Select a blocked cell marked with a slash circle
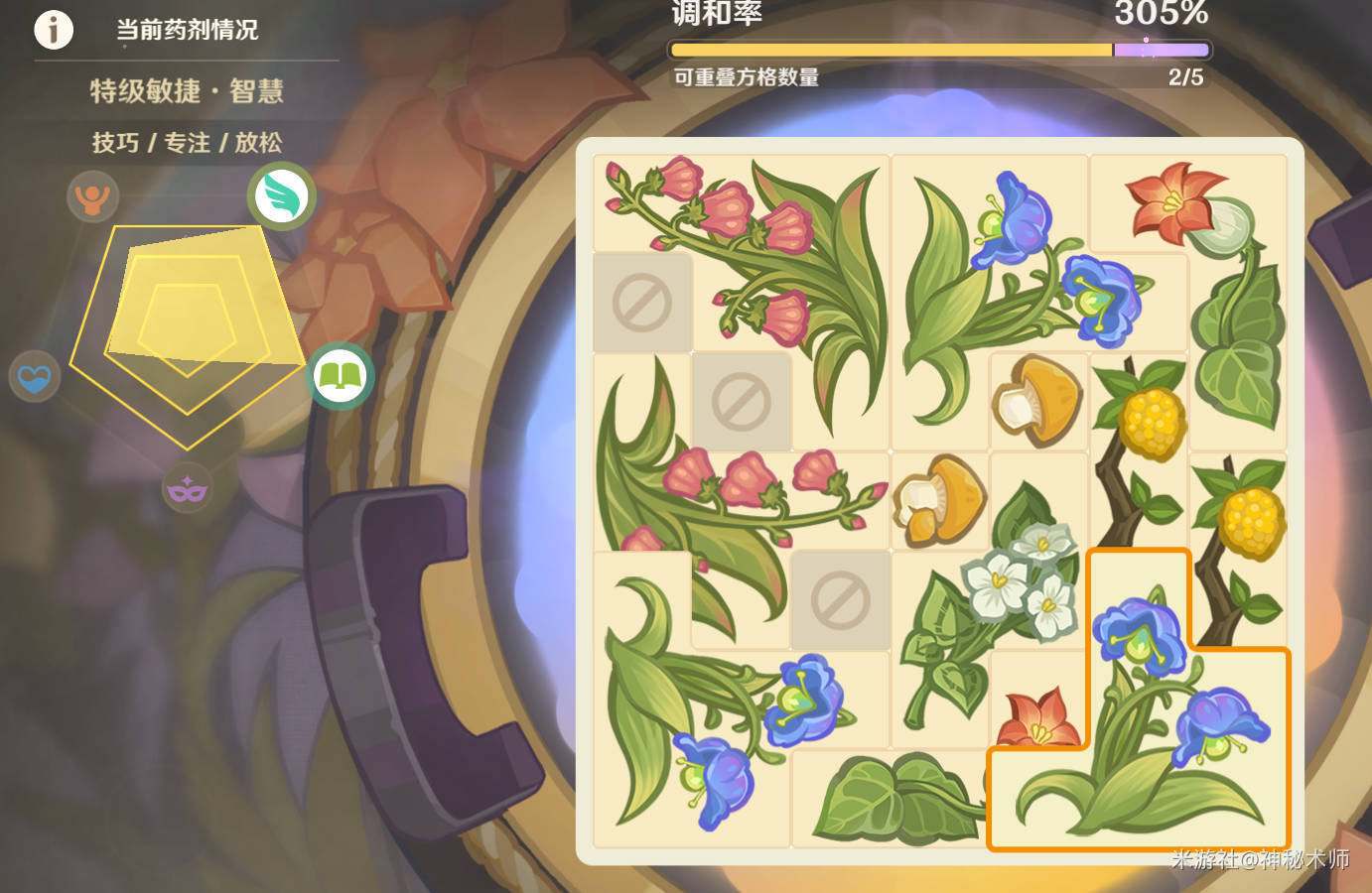Viewport: 1372px width, 893px height. (x=642, y=303)
